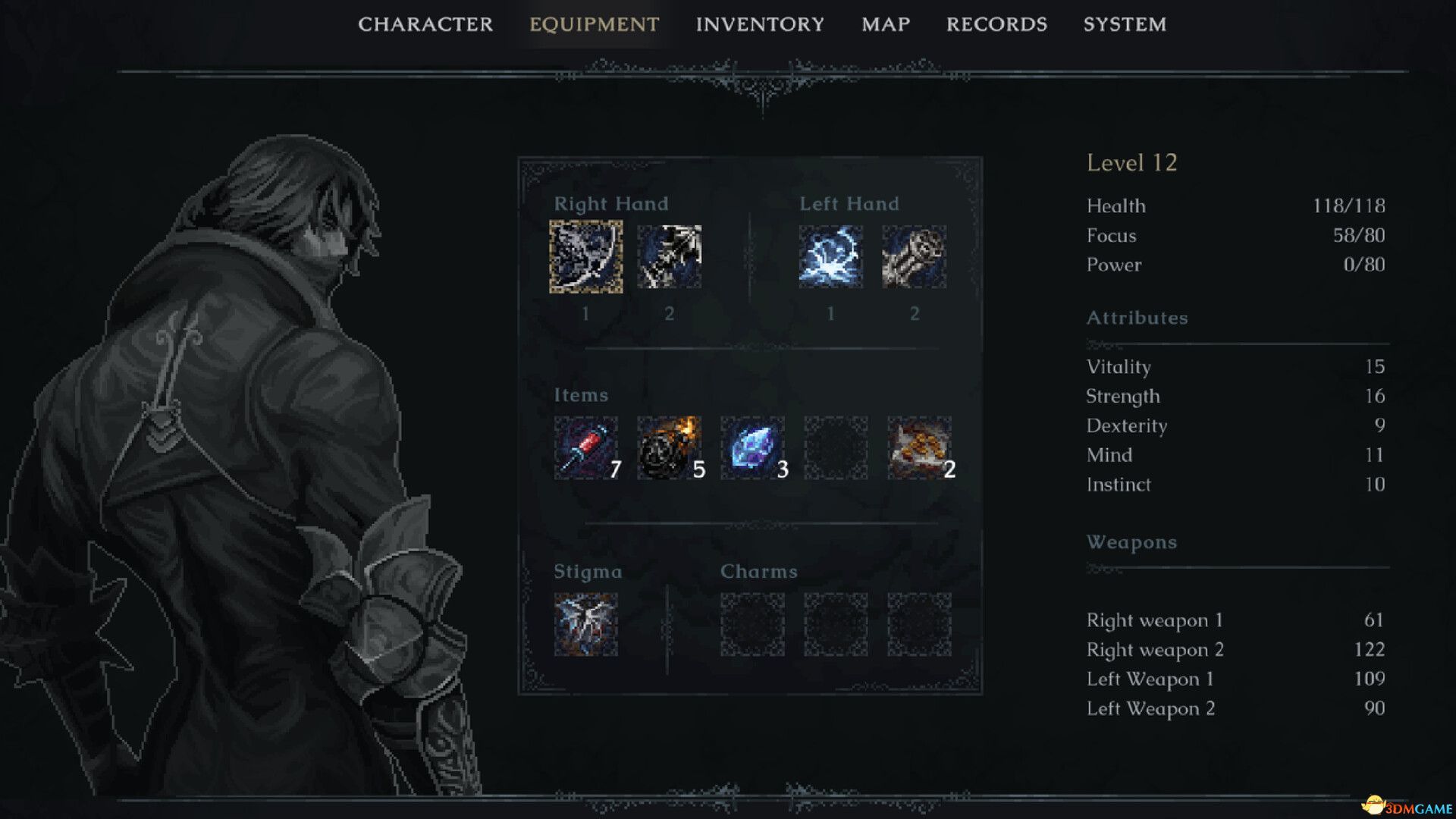This screenshot has height=819, width=1456.
Task: Open the INVENTORY tab
Action: (x=761, y=24)
